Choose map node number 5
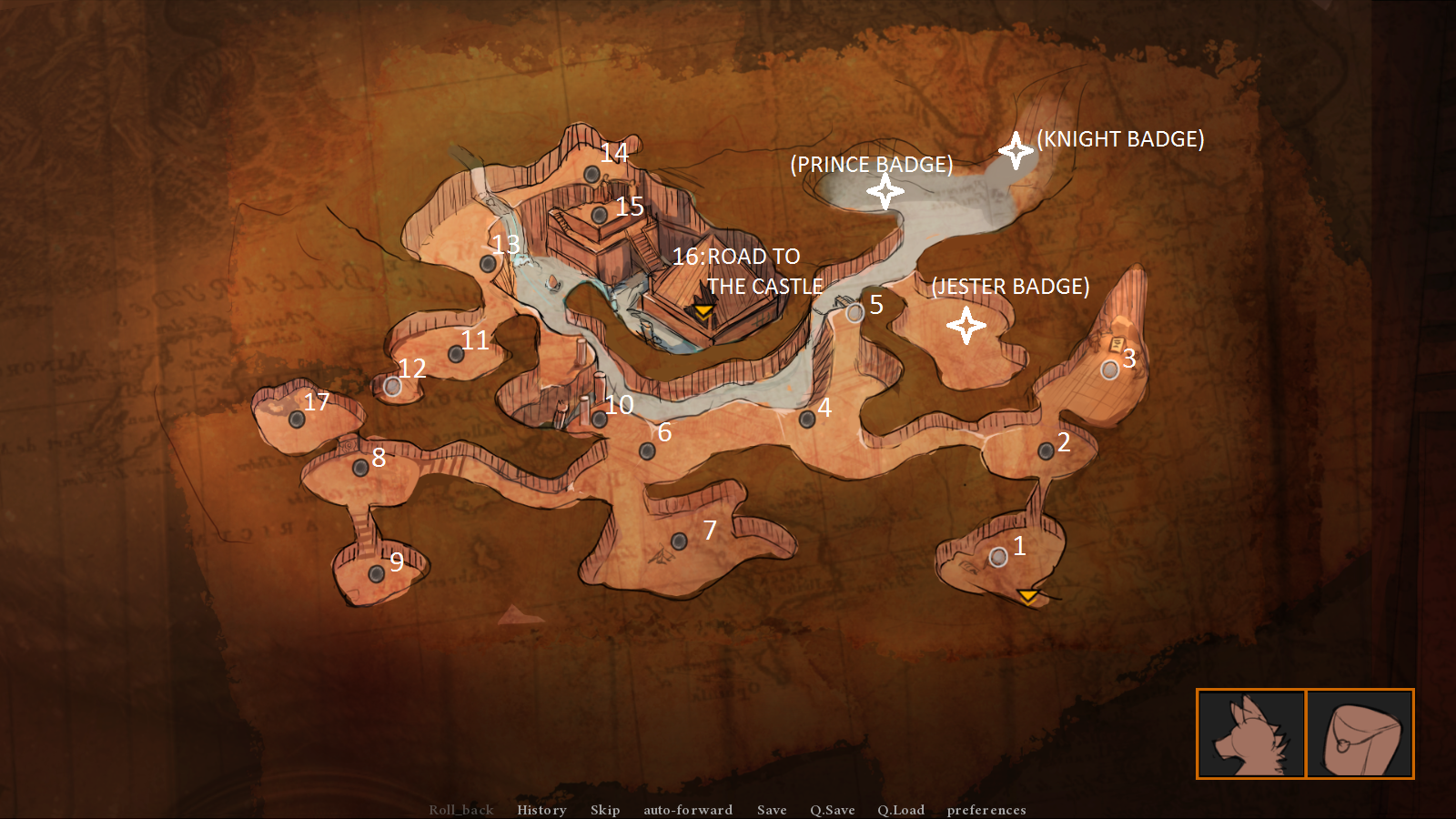The height and width of the screenshot is (819, 1456). click(x=854, y=314)
